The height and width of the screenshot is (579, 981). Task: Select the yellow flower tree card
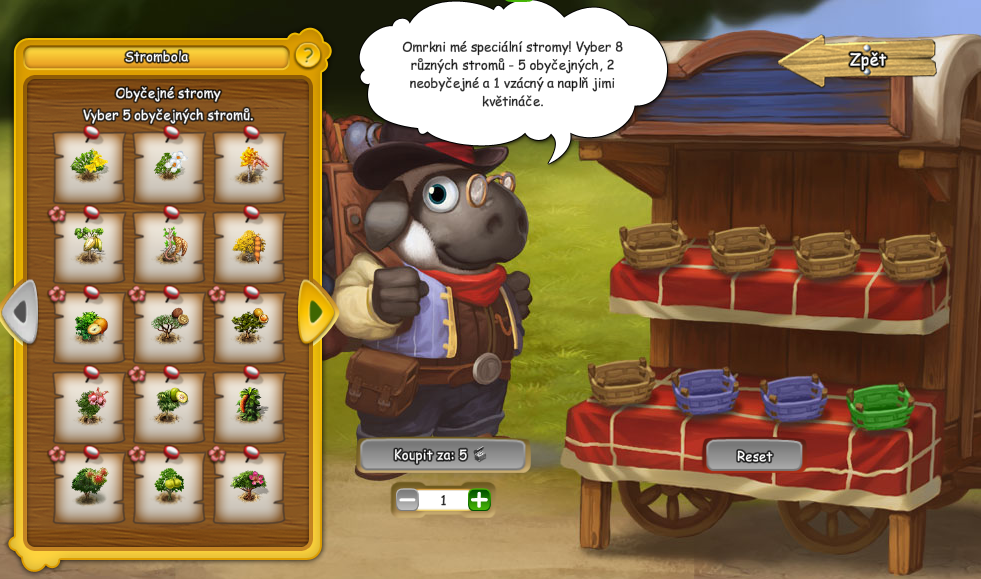point(89,167)
